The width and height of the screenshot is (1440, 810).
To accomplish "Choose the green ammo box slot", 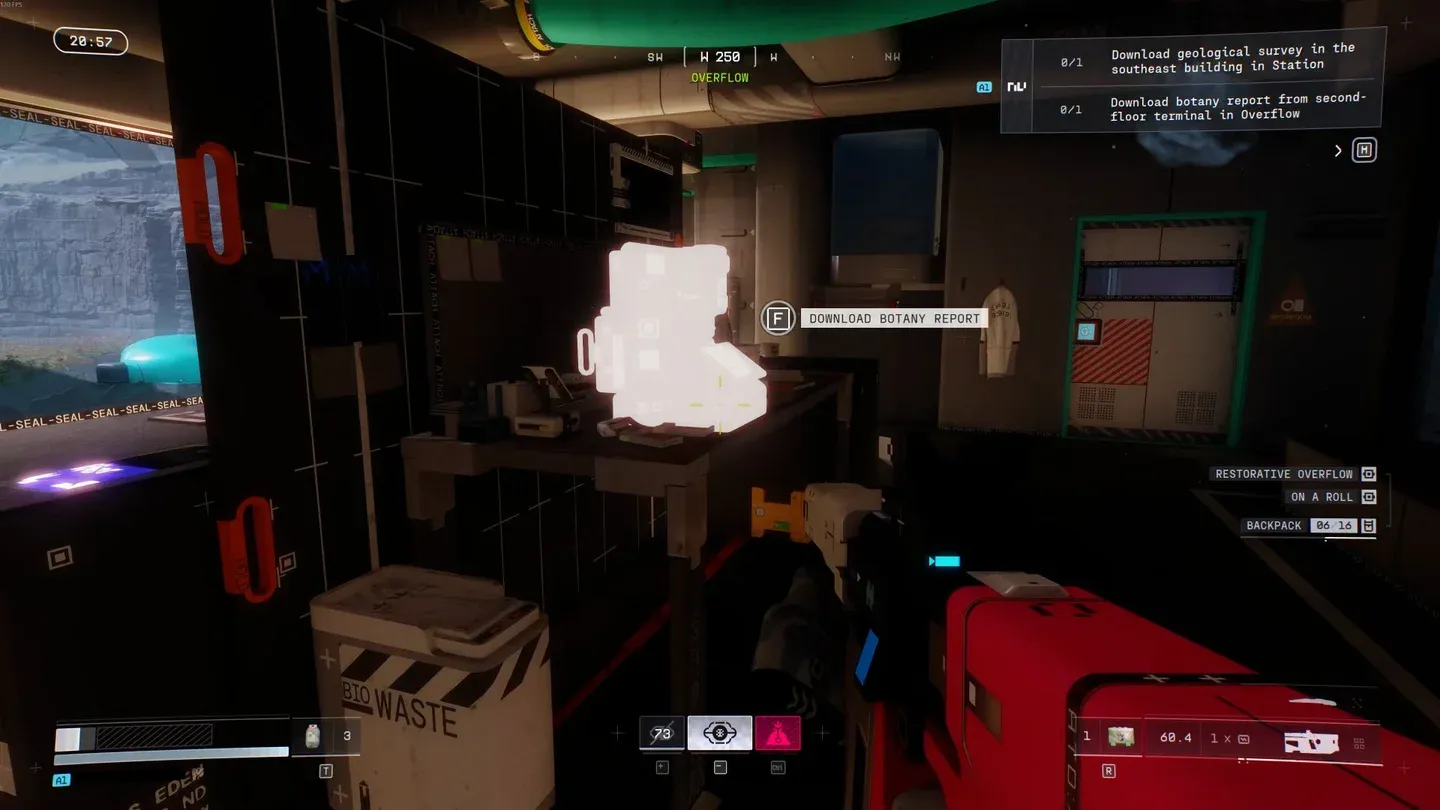I will coord(1120,738).
